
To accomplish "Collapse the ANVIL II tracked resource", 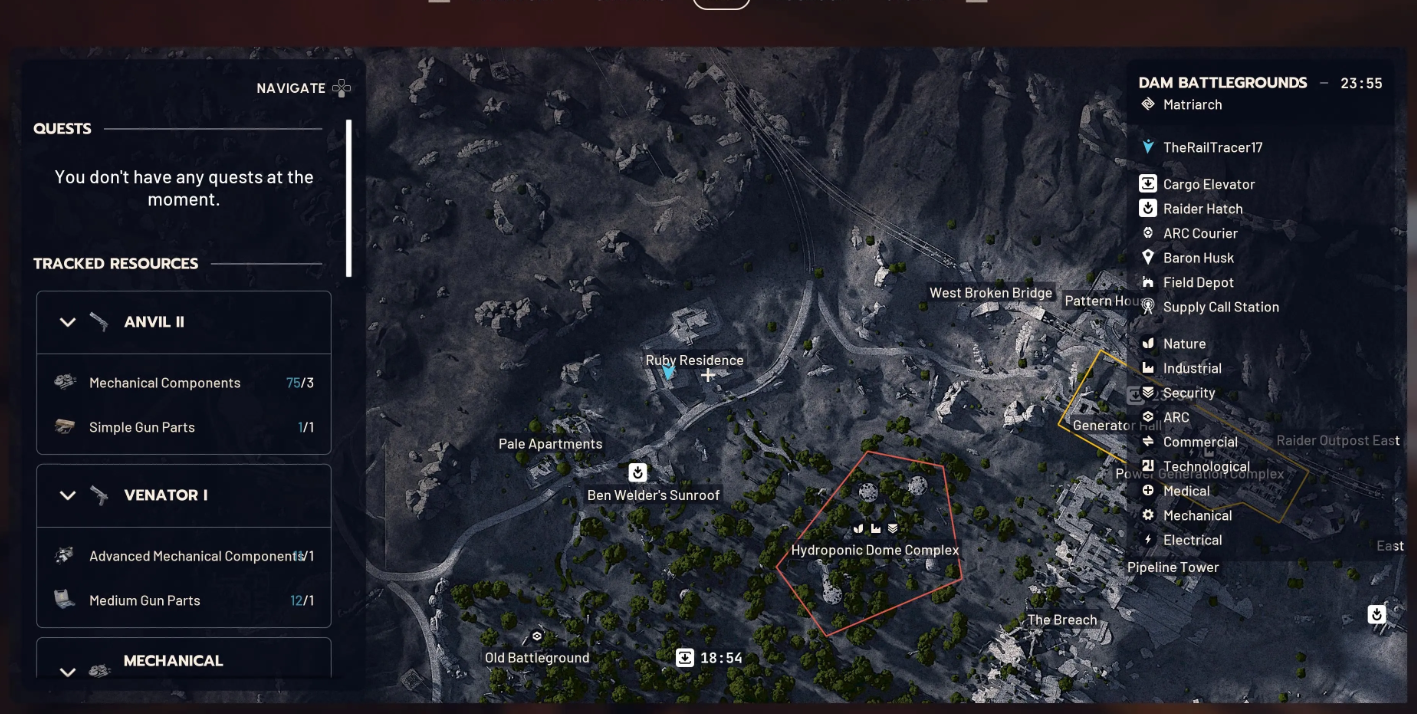I will click(68, 322).
